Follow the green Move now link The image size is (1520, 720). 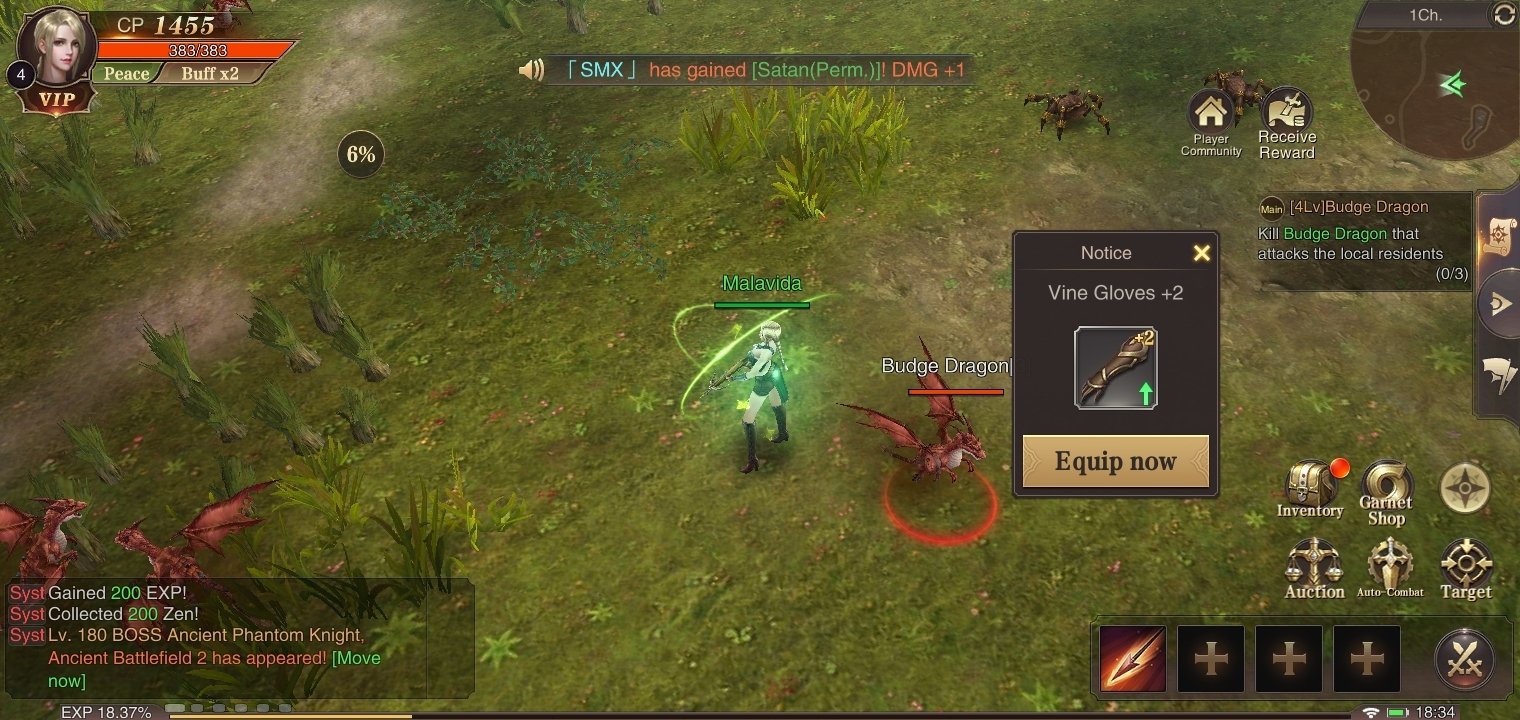coord(354,658)
